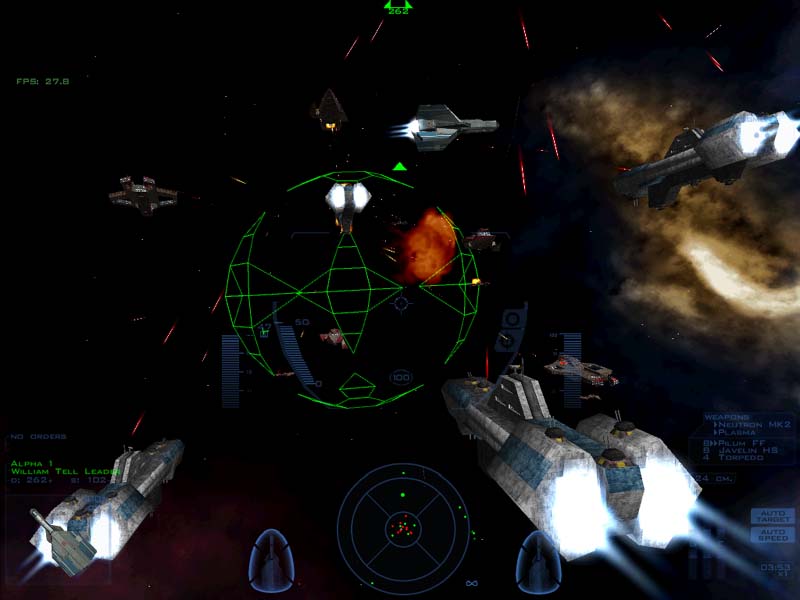The image size is (800, 600).
Task: Toggle the Auto Target indicator
Action: pos(773,517)
